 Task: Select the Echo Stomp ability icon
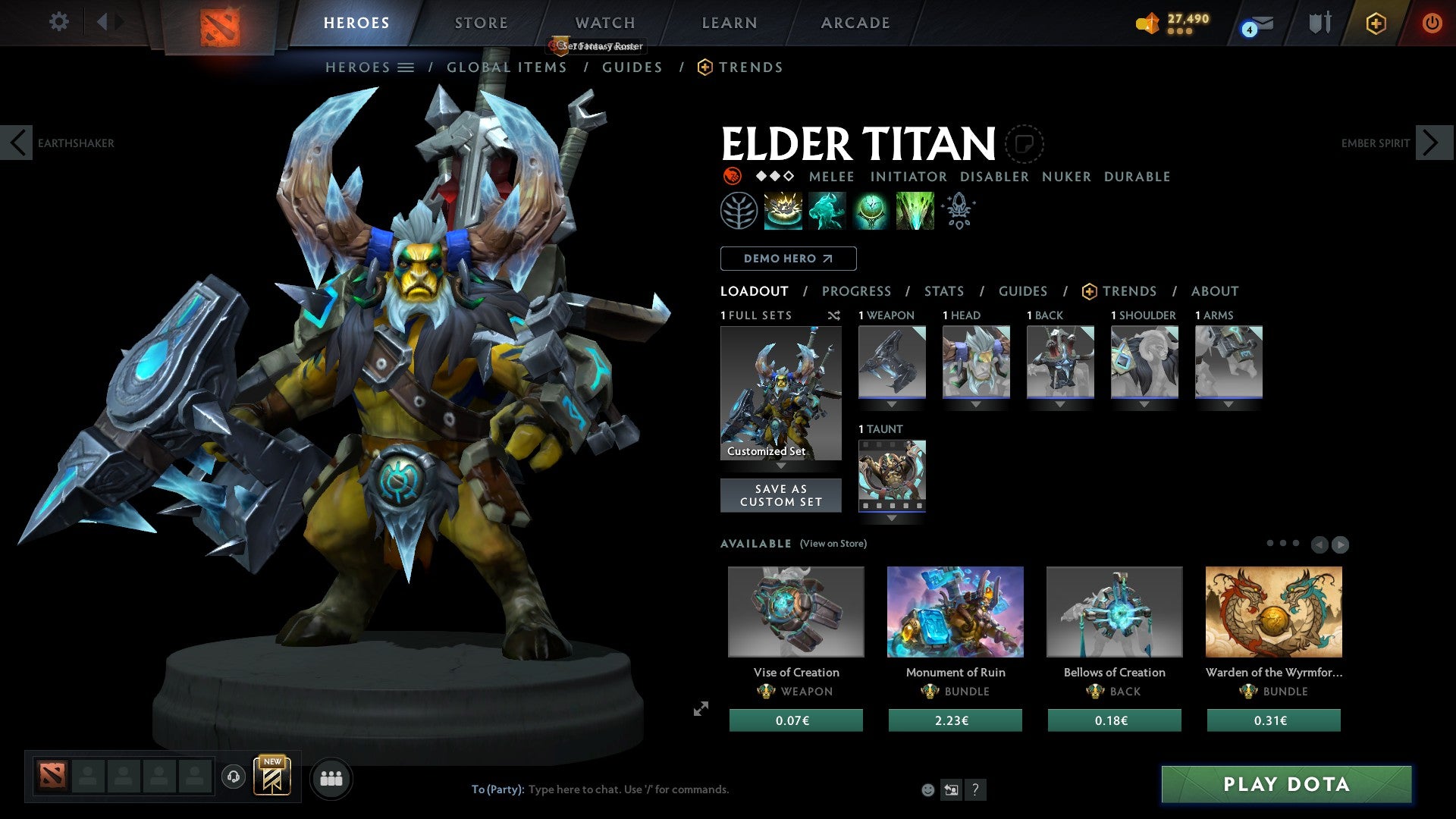pos(783,210)
